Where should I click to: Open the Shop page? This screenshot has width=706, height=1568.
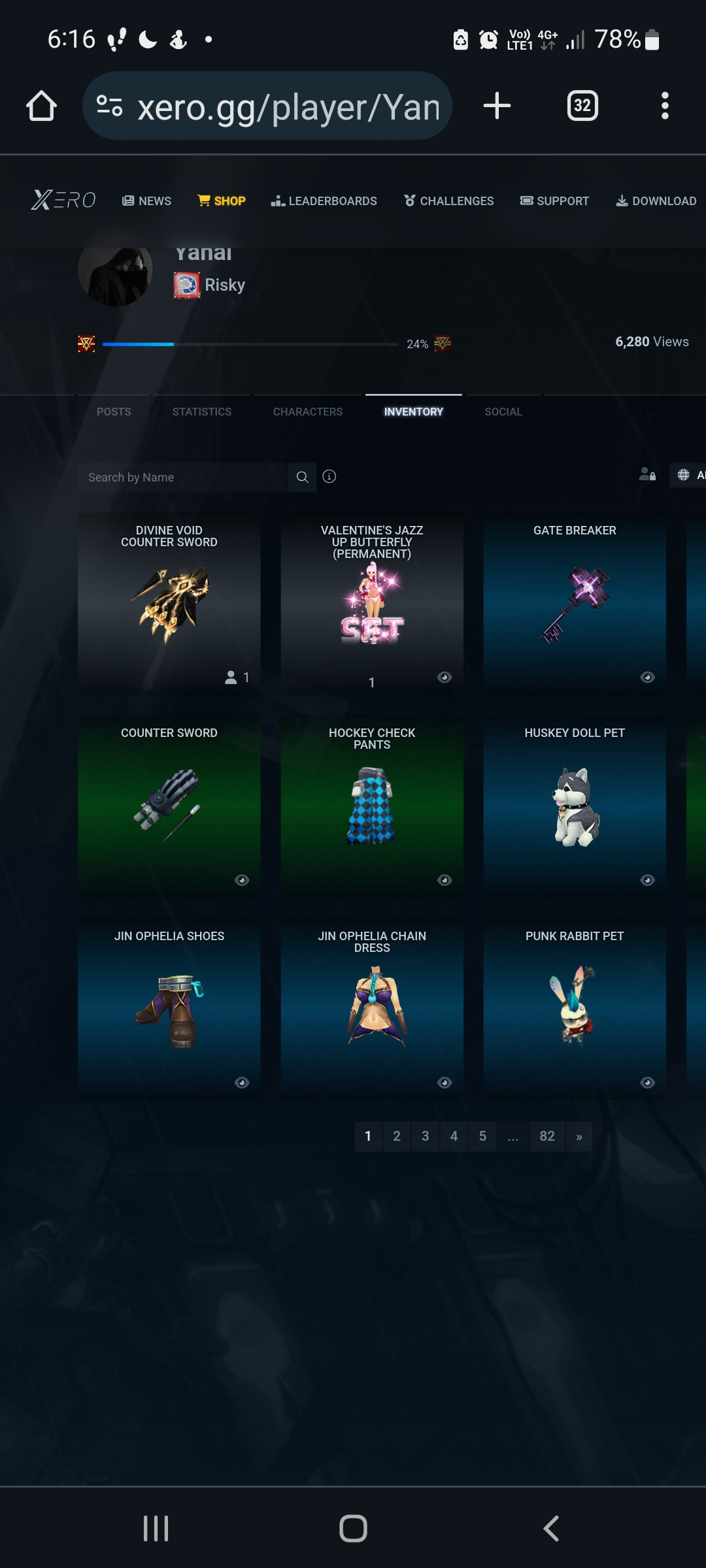pos(222,201)
